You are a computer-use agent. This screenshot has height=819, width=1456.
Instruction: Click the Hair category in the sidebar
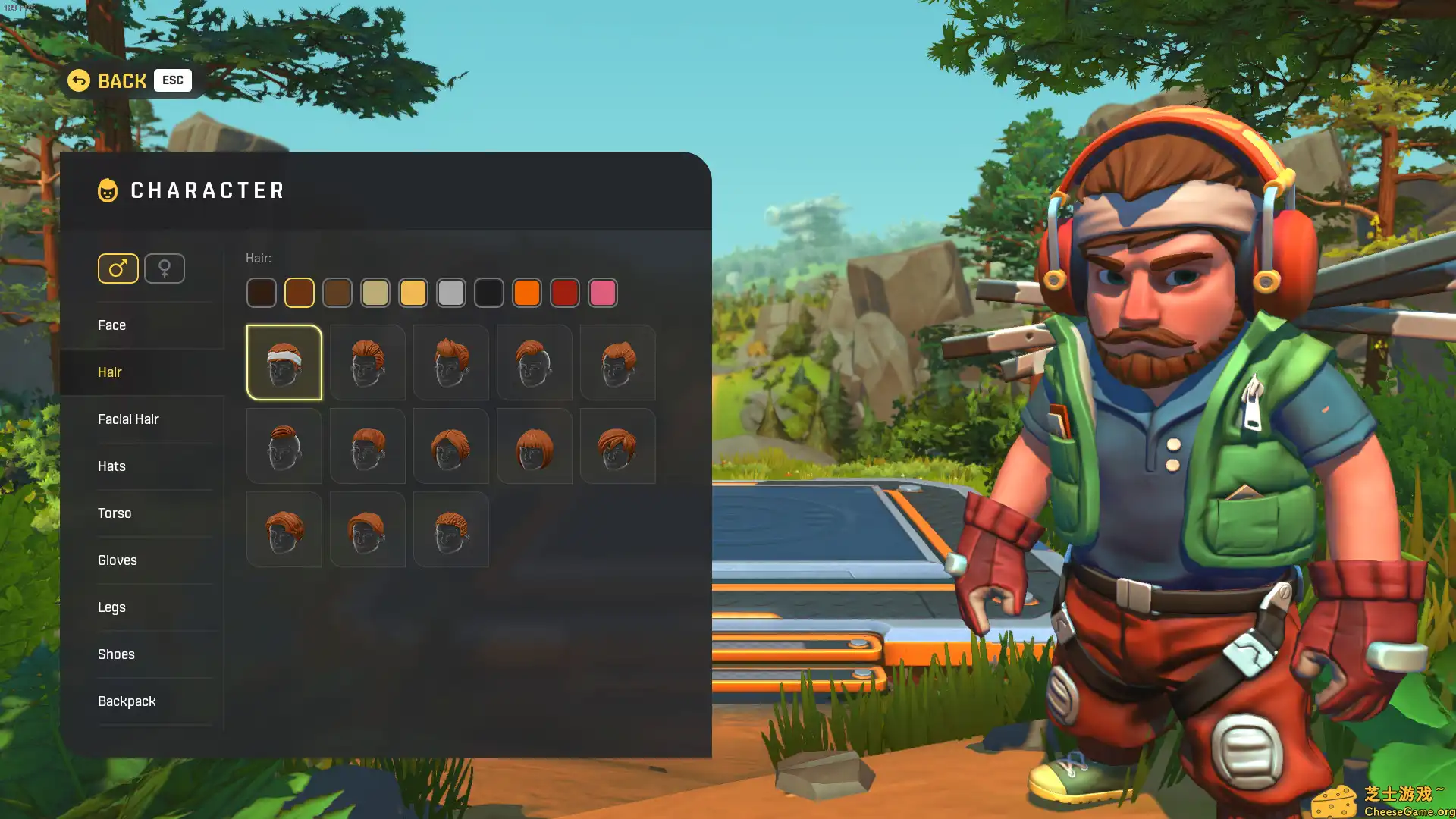110,372
